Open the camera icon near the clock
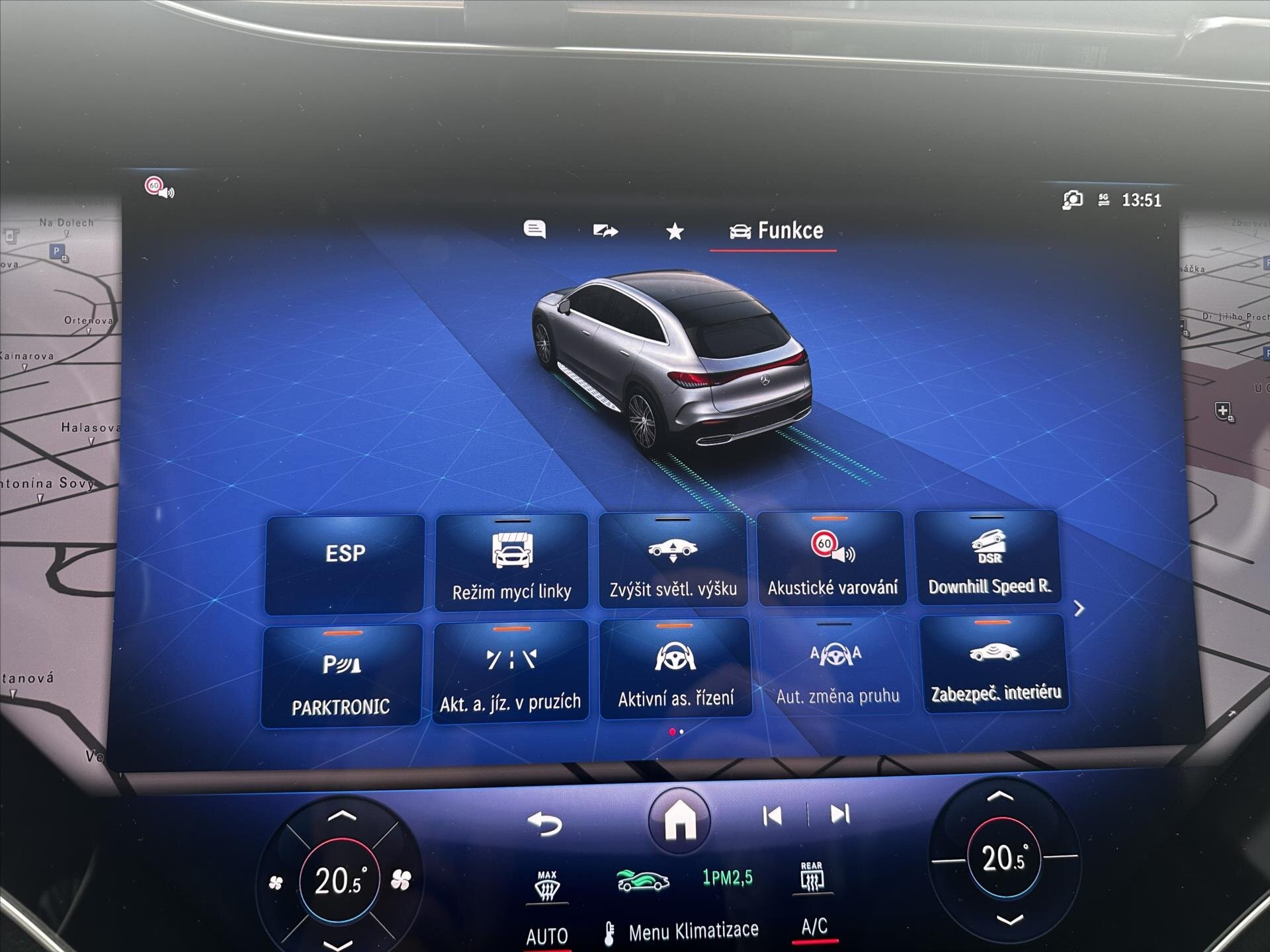Viewport: 1270px width, 952px height. pos(1073,197)
